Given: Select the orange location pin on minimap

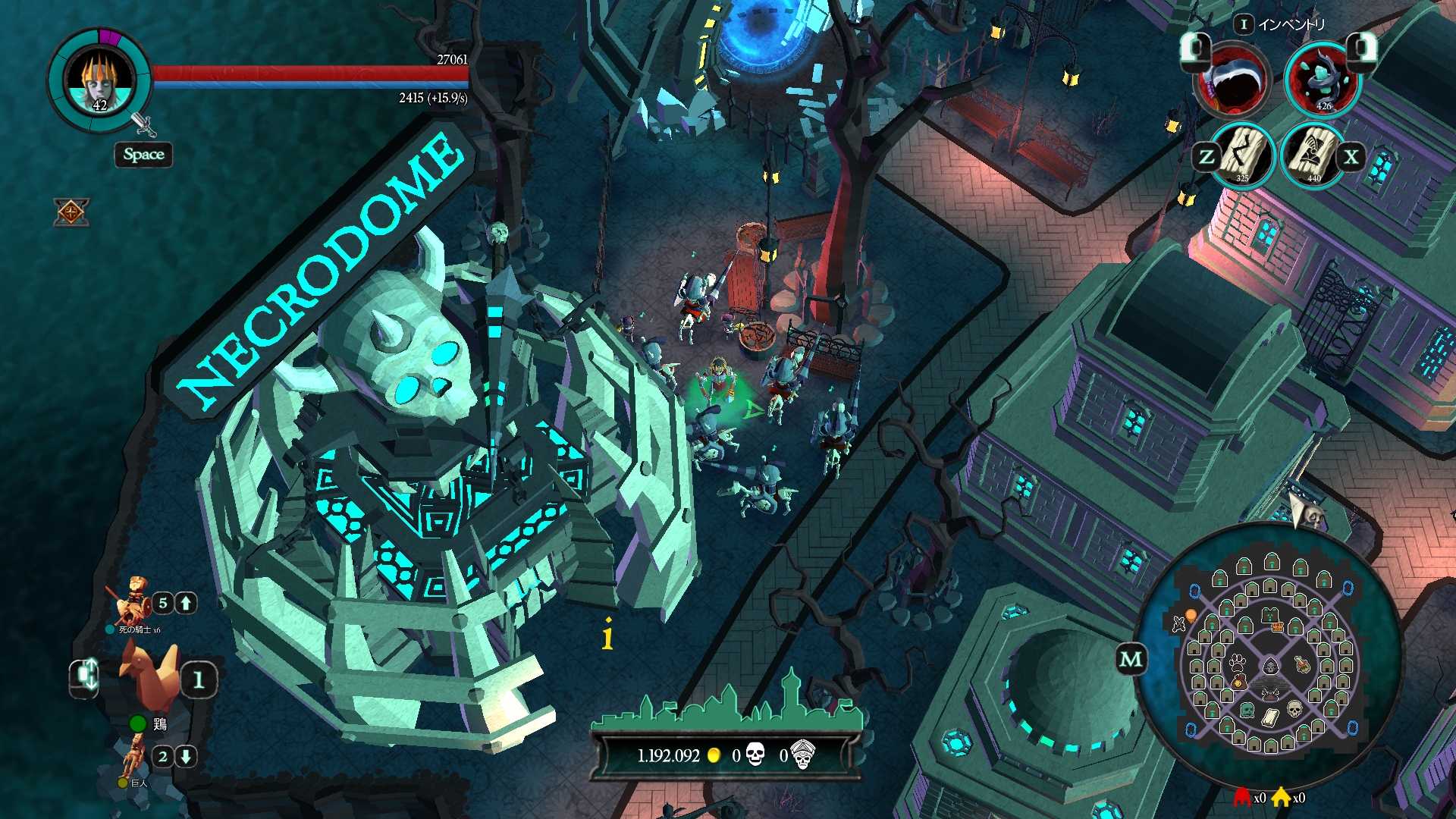Looking at the screenshot, I should [x=1191, y=615].
